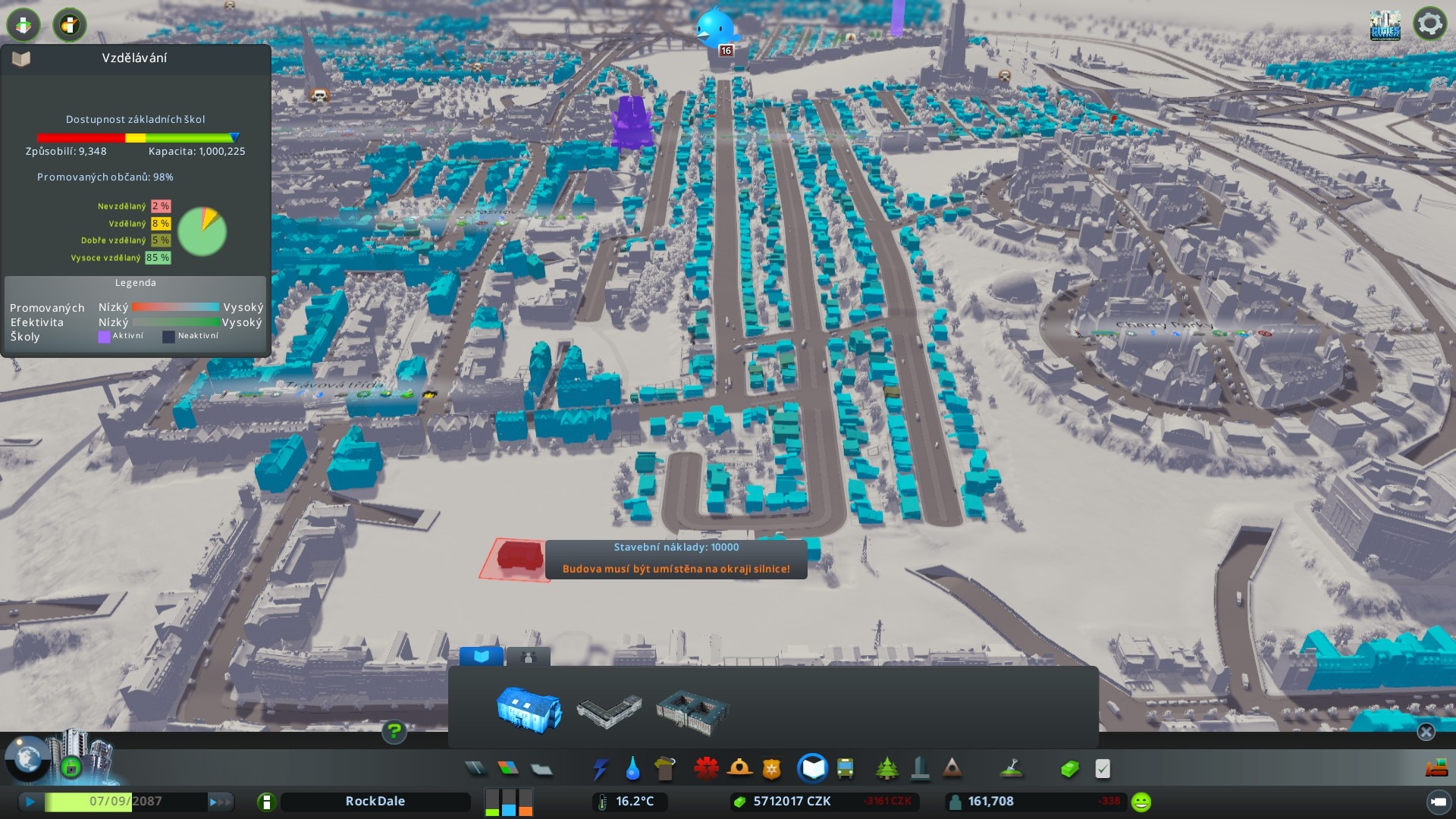The image size is (1456, 819).
Task: Open the Electricity menu
Action: pos(600,770)
